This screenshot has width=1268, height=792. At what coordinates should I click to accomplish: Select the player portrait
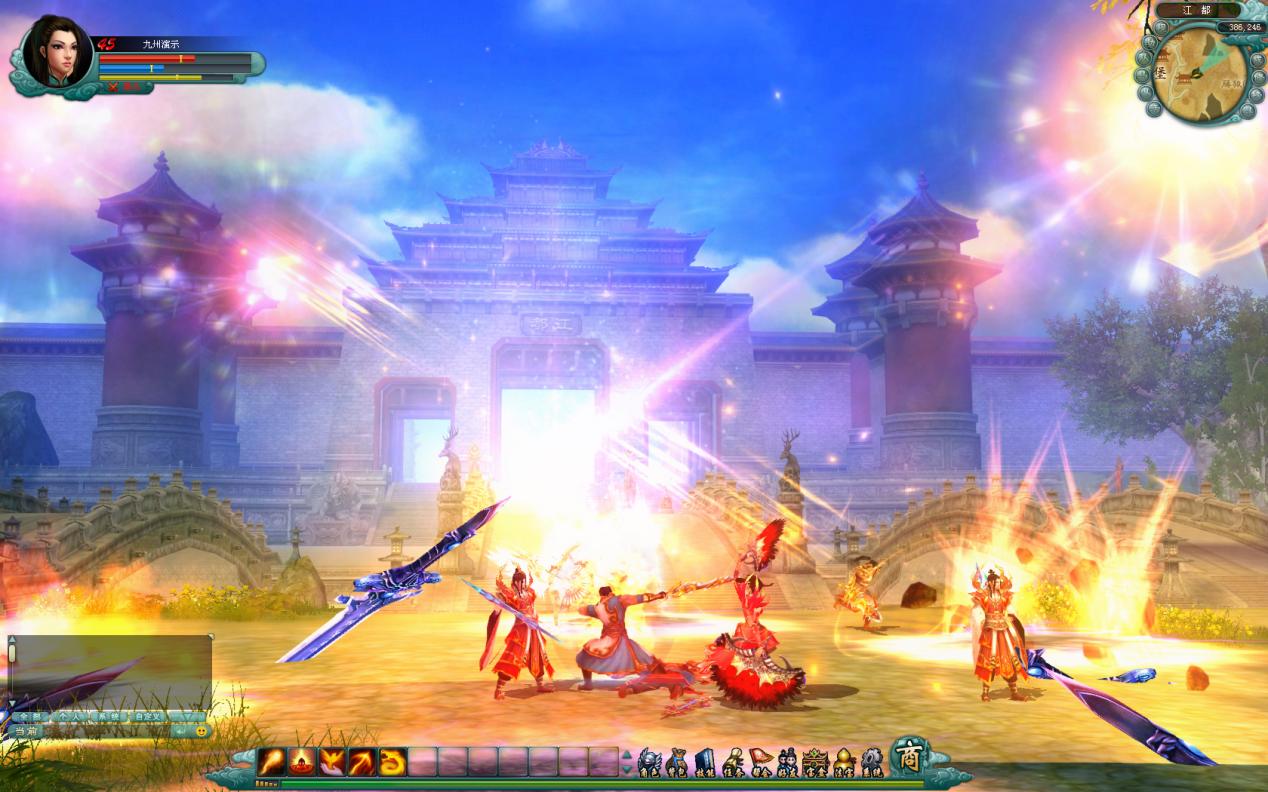(x=56, y=53)
